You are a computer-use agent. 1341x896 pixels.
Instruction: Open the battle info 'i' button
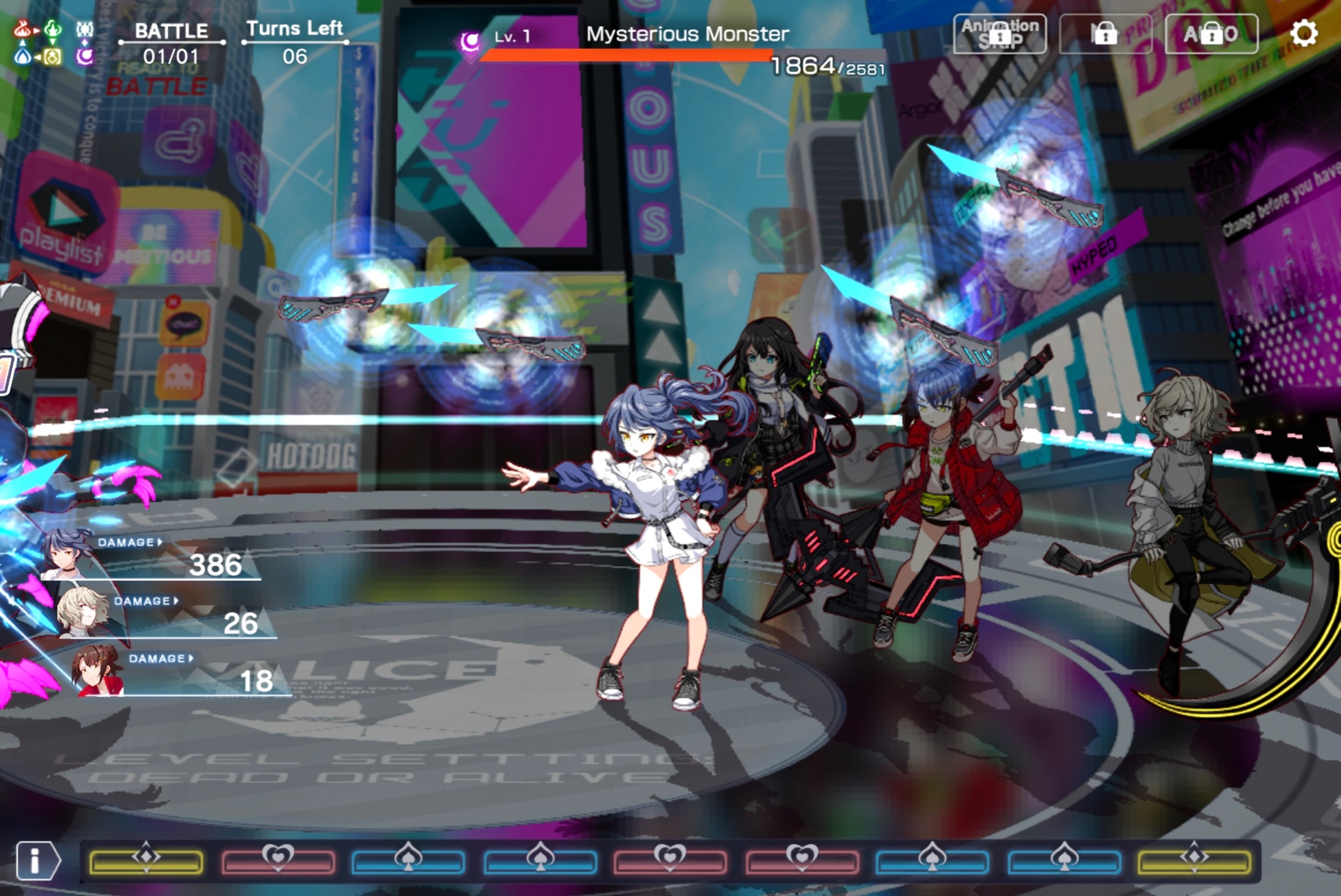tap(37, 860)
